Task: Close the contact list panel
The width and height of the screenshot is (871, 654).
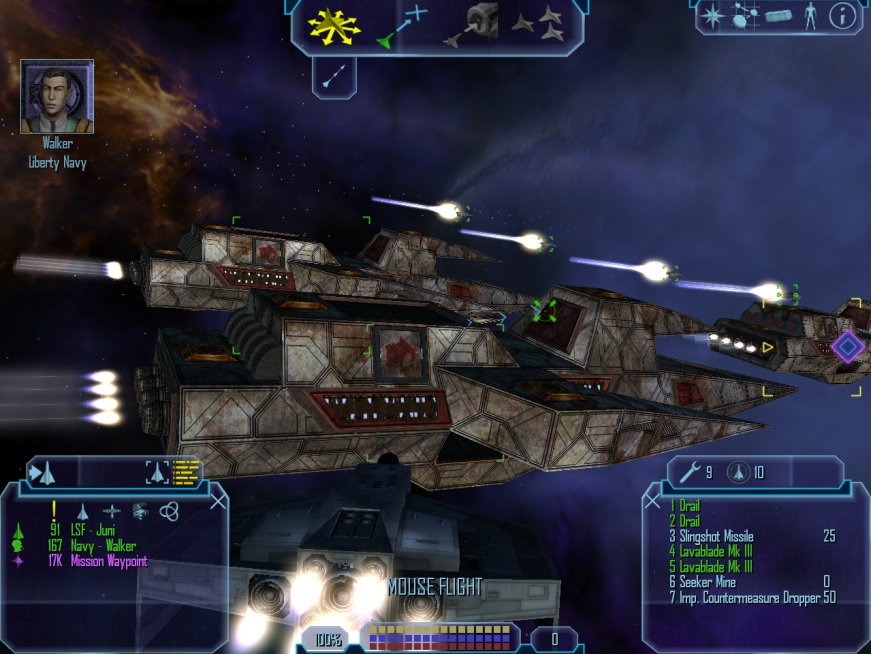Action: pyautogui.click(x=218, y=501)
